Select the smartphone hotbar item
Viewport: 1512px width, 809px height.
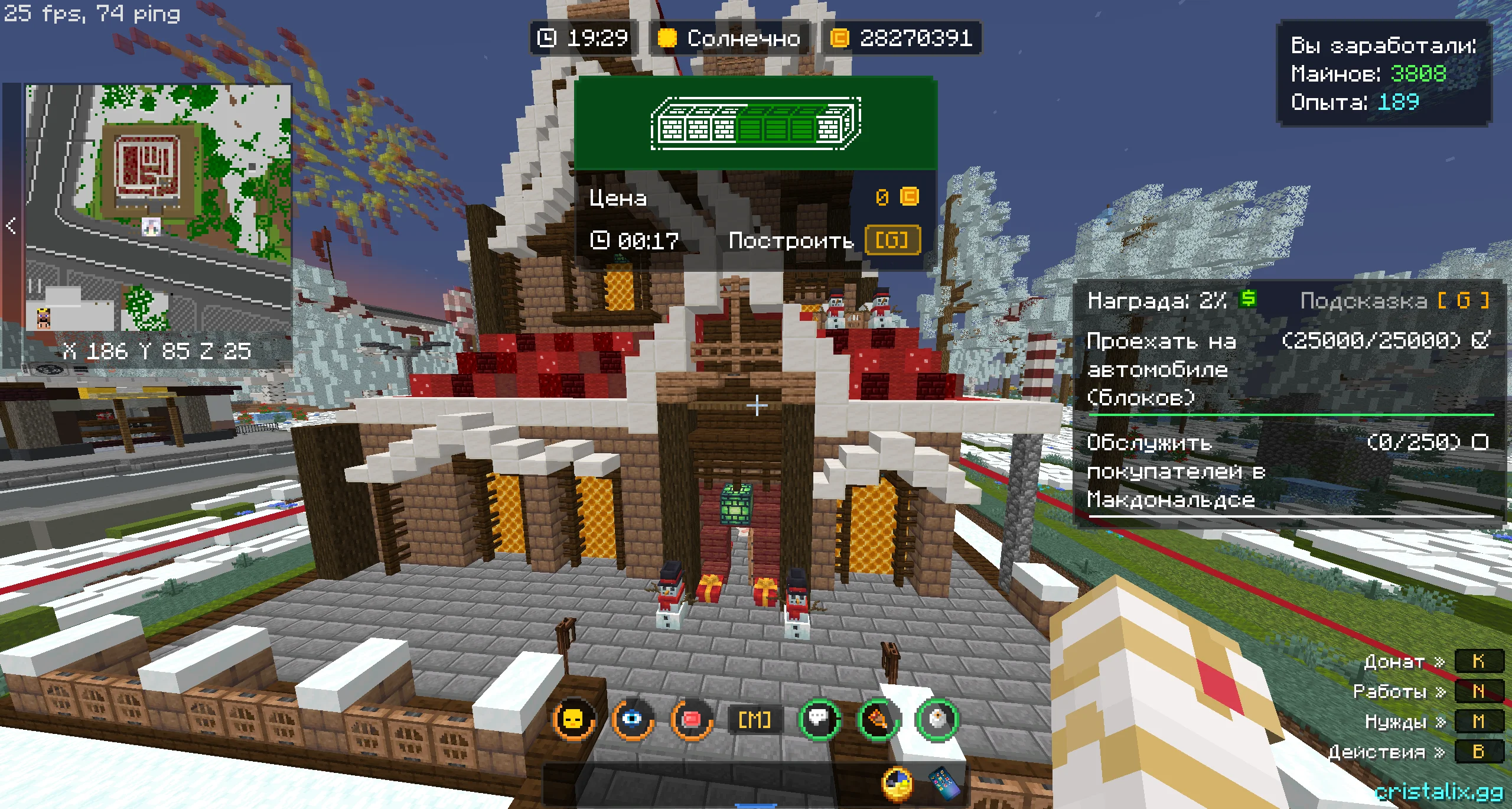pyautogui.click(x=944, y=784)
